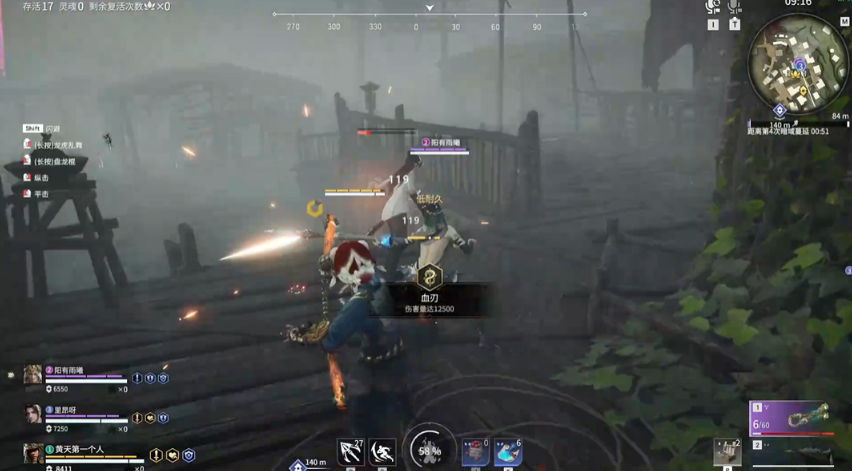Viewport: 852px width, 471px height.
Task: Trigger the character skill icon beside grapple
Action: coord(383,452)
